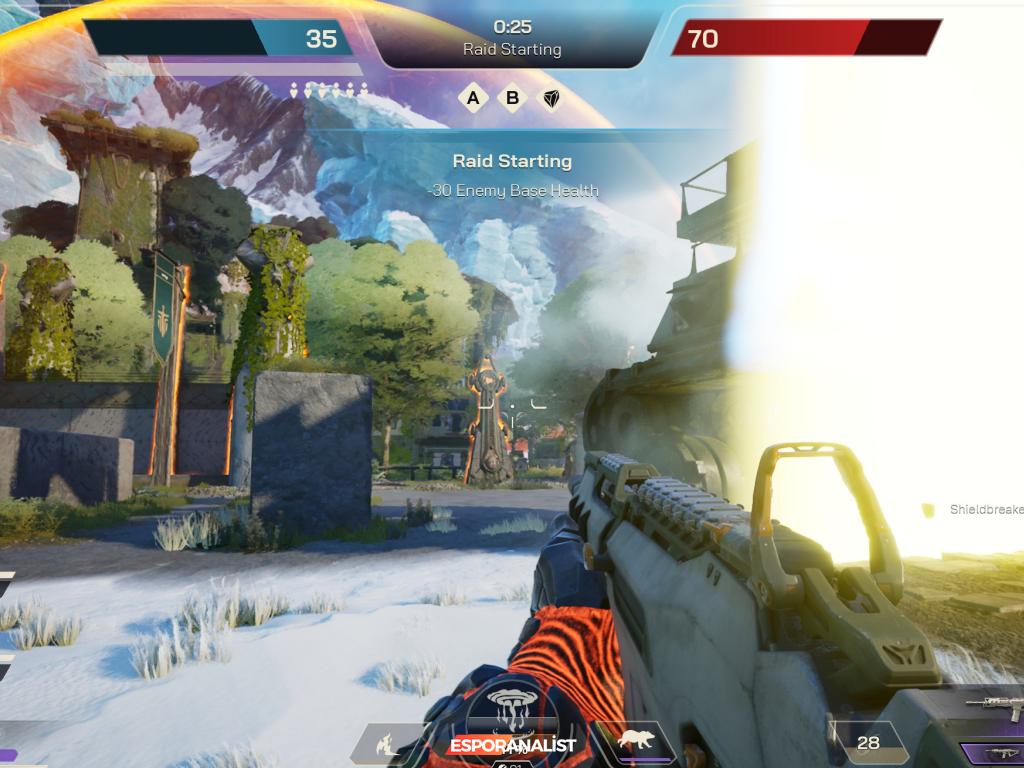Select the objective B diamond marker
This screenshot has width=1024, height=768.
(x=513, y=98)
